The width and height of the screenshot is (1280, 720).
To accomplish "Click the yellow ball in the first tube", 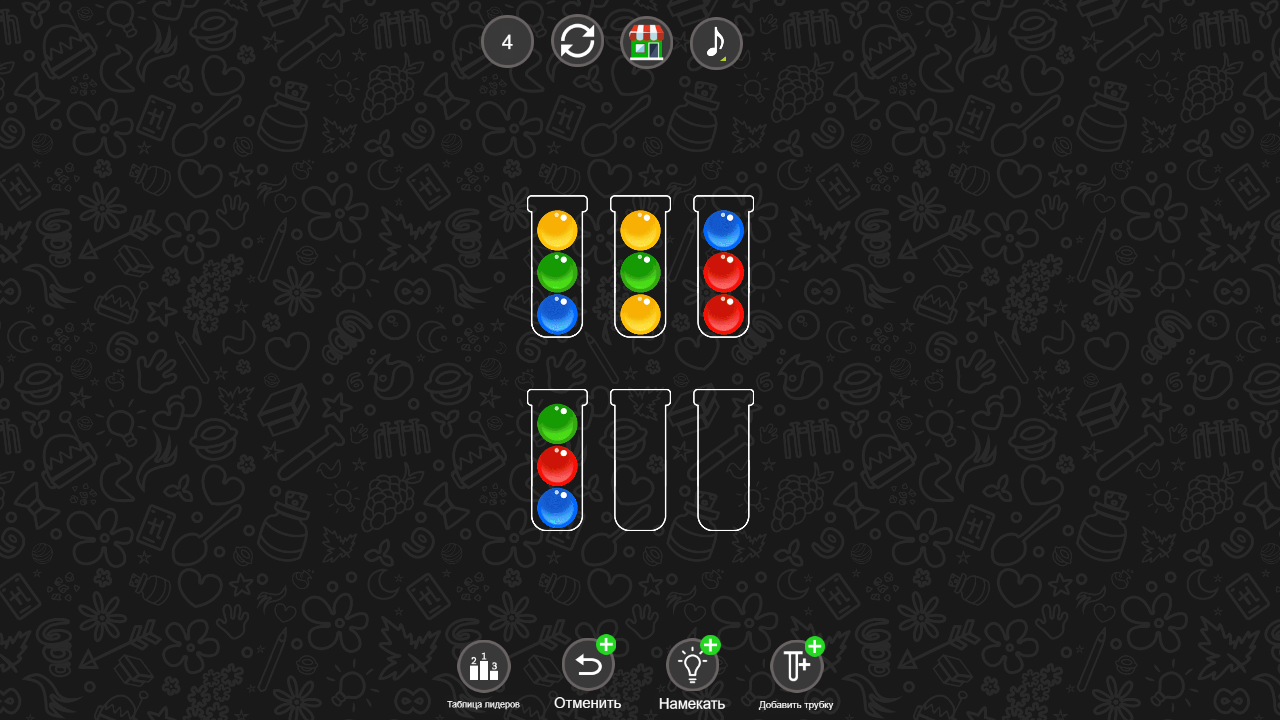I will pos(557,228).
